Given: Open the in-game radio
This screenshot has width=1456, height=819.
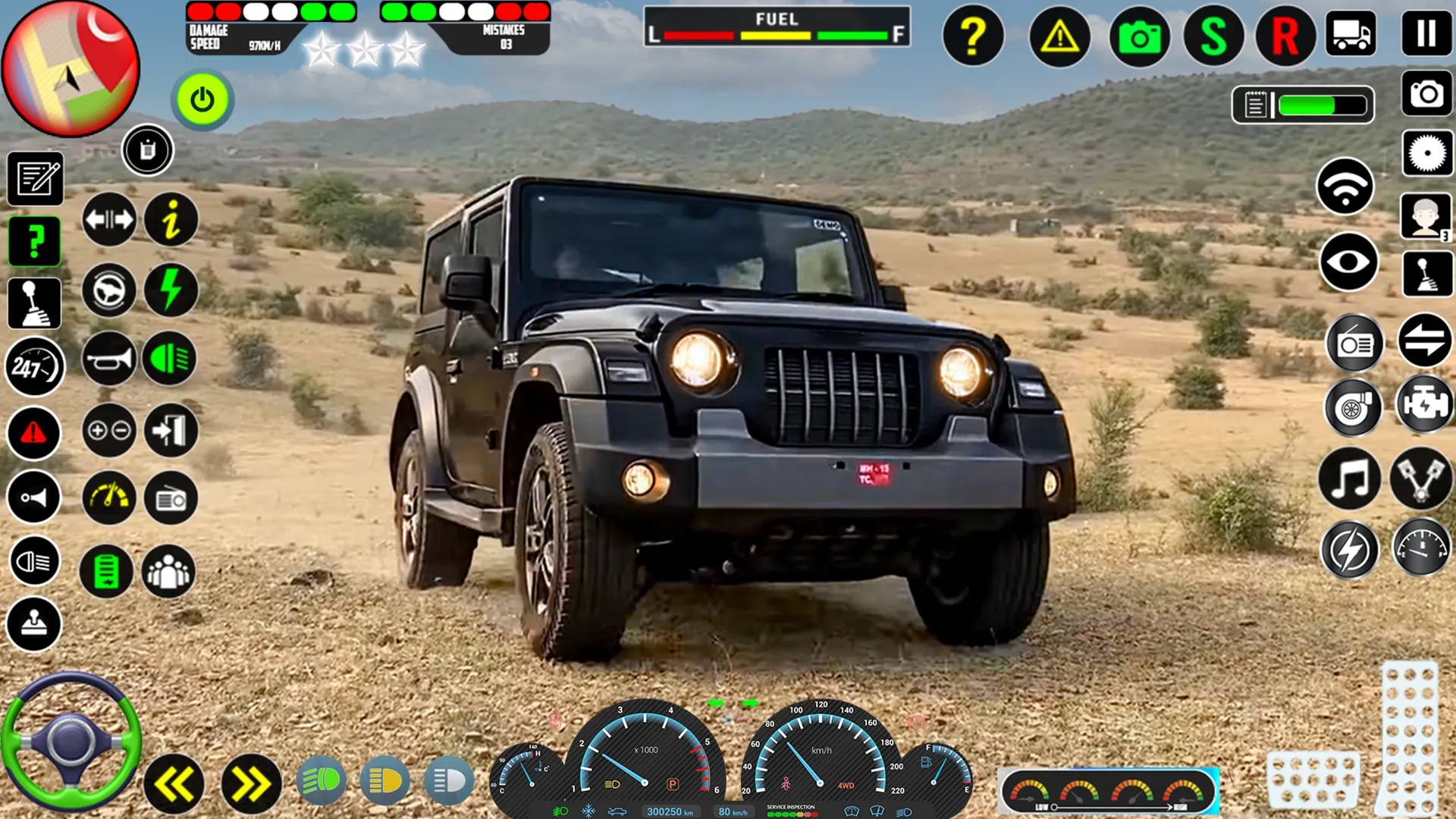Looking at the screenshot, I should tap(1354, 343).
